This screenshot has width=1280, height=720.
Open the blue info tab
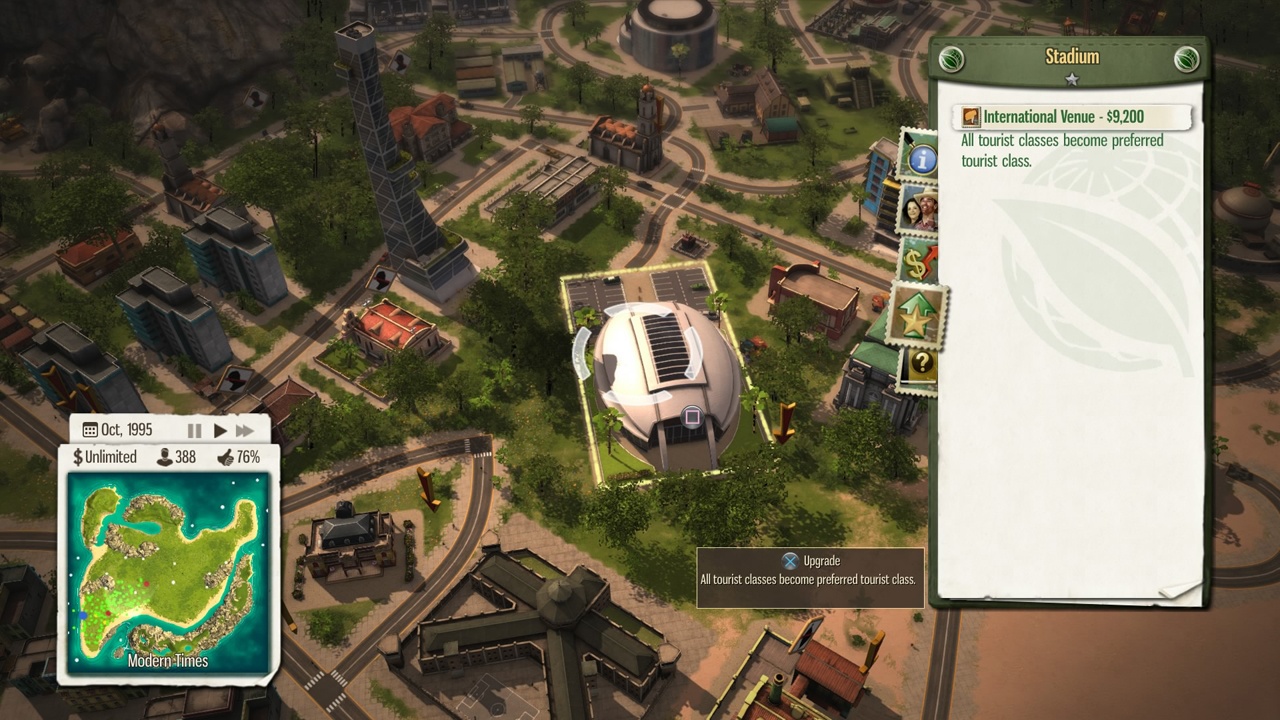pyautogui.click(x=920, y=158)
